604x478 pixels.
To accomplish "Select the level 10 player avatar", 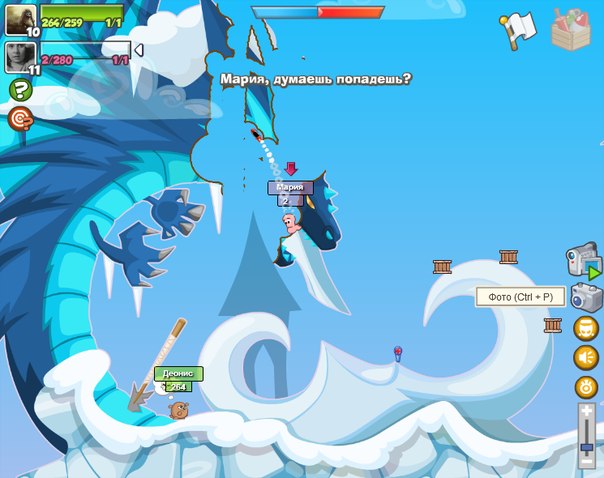I will (x=20, y=20).
